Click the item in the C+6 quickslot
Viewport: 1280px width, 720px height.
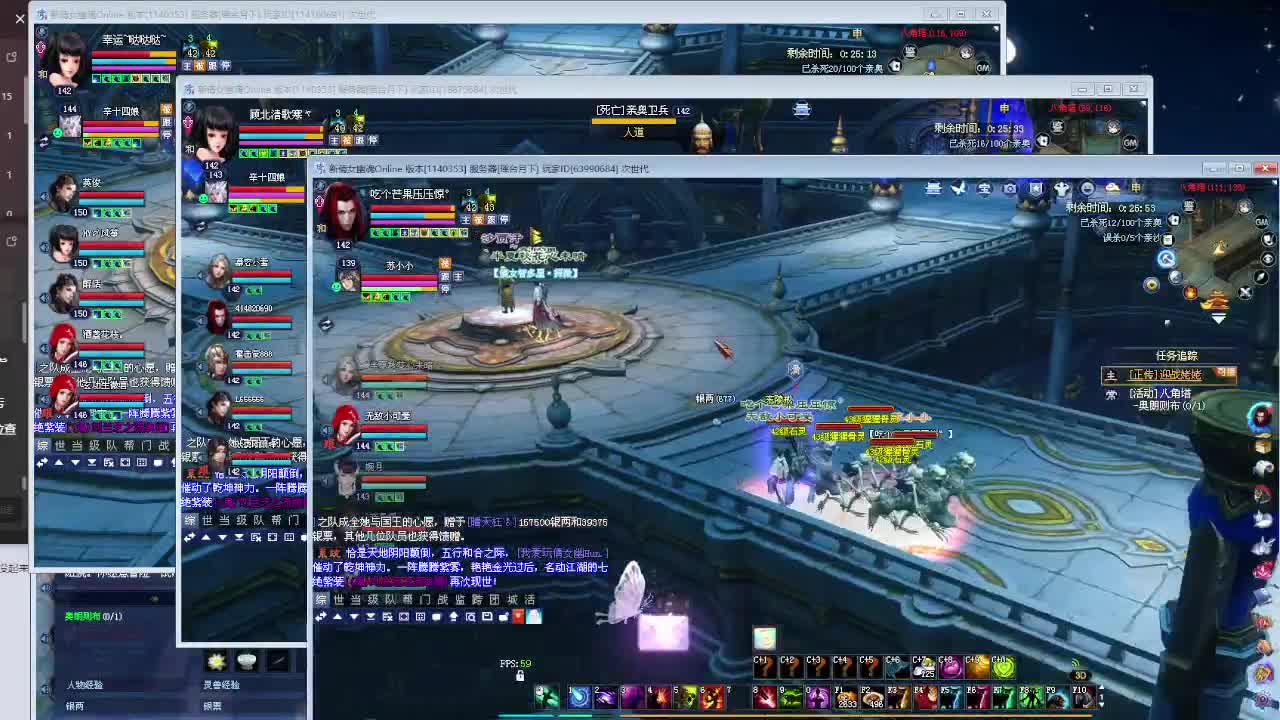(895, 668)
